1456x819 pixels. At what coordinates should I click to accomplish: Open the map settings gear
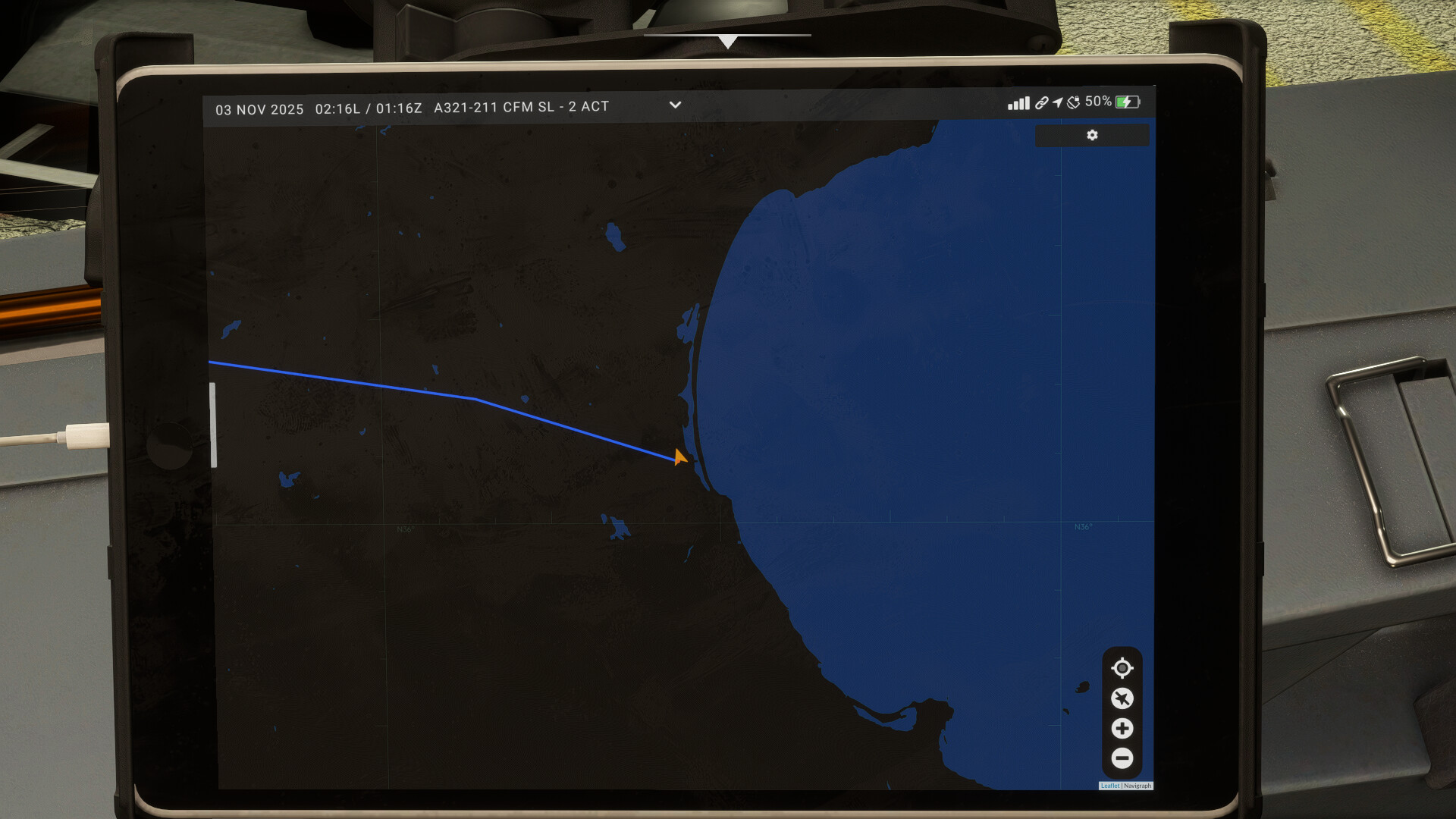[x=1092, y=135]
